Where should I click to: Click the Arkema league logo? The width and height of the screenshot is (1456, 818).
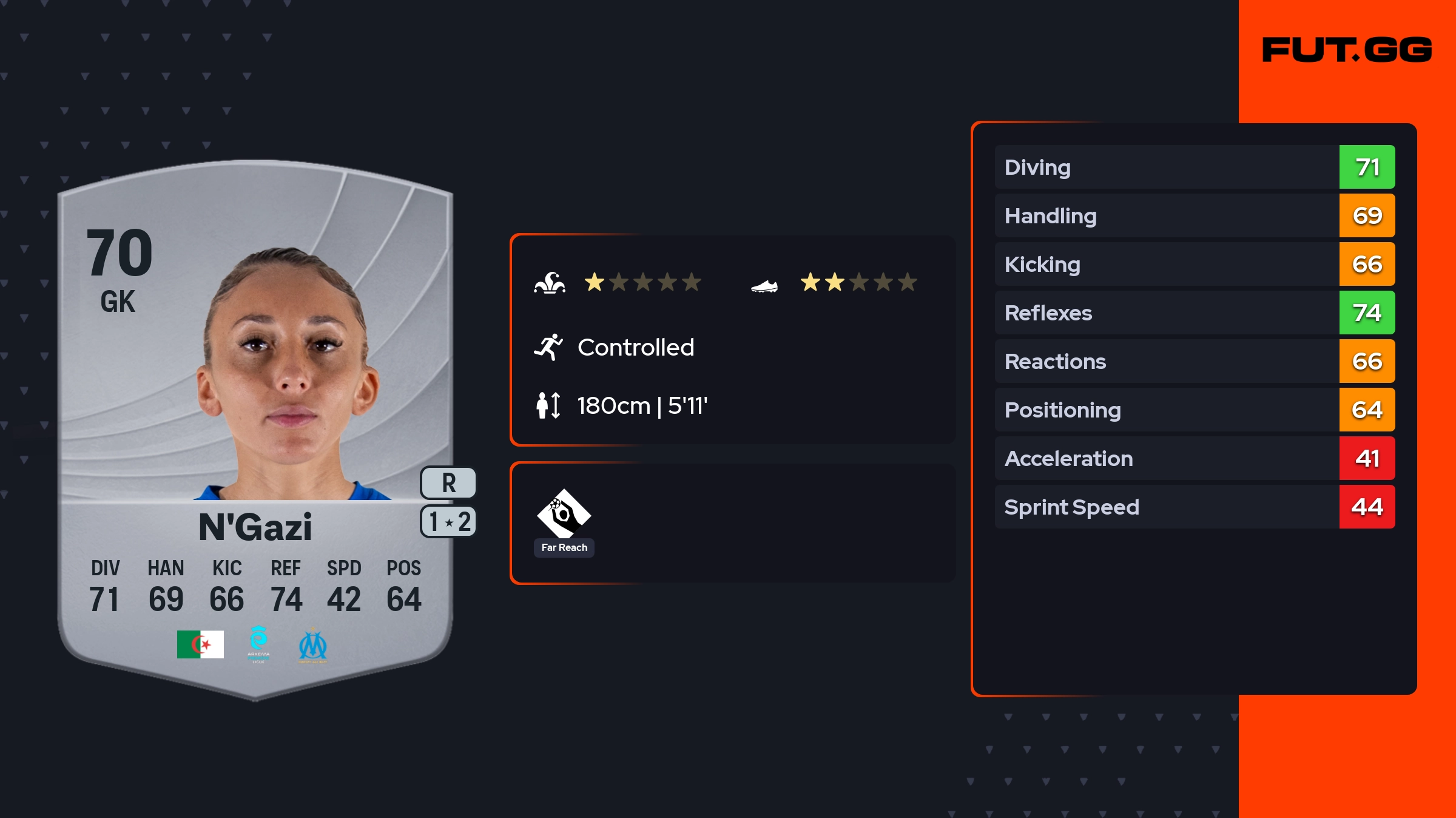(x=258, y=644)
